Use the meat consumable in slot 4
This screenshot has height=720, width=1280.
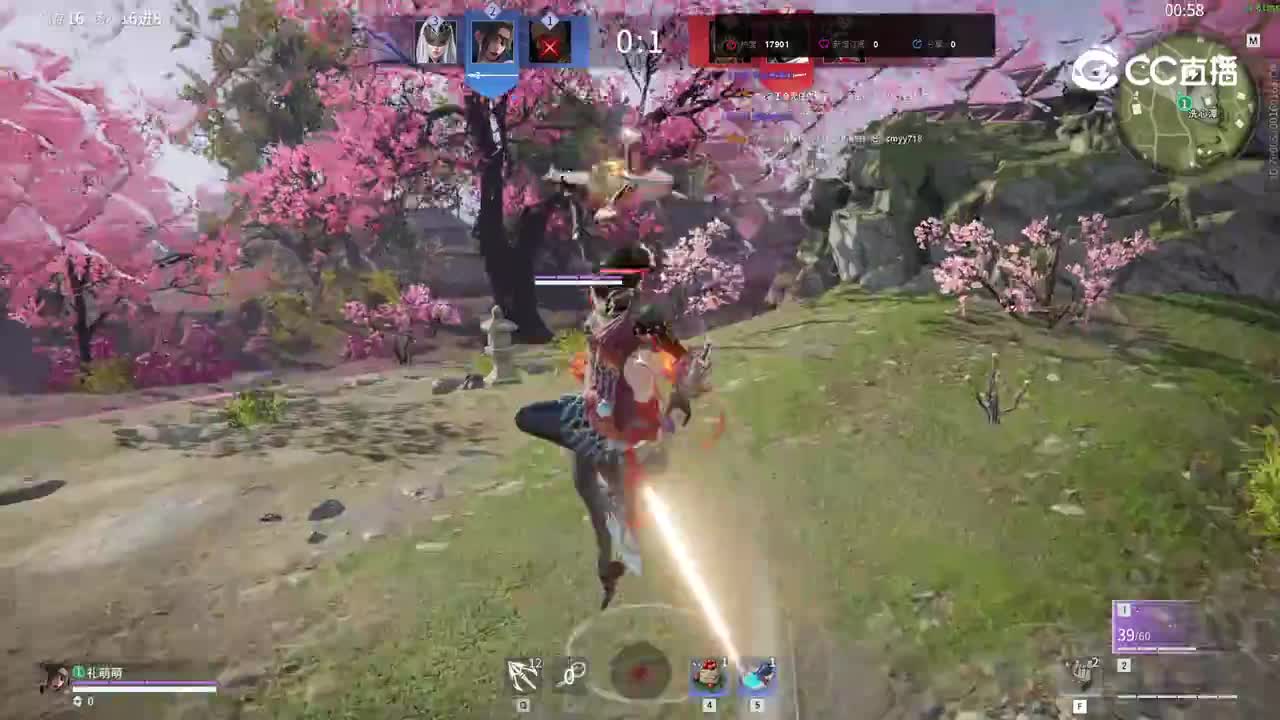[707, 677]
